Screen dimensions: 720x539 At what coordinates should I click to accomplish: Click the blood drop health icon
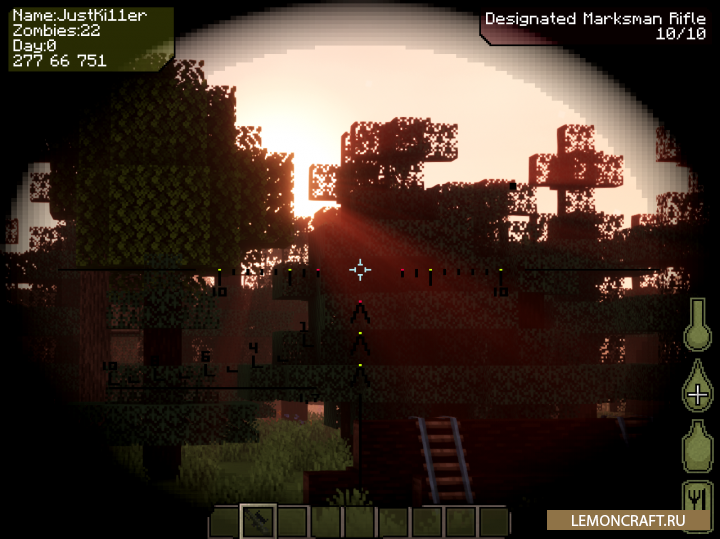[697, 384]
